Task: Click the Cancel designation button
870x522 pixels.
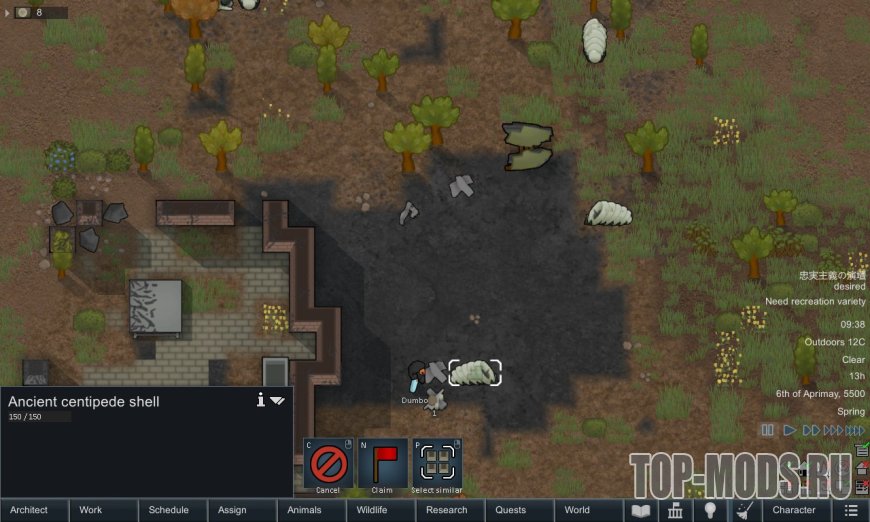Action: click(328, 463)
